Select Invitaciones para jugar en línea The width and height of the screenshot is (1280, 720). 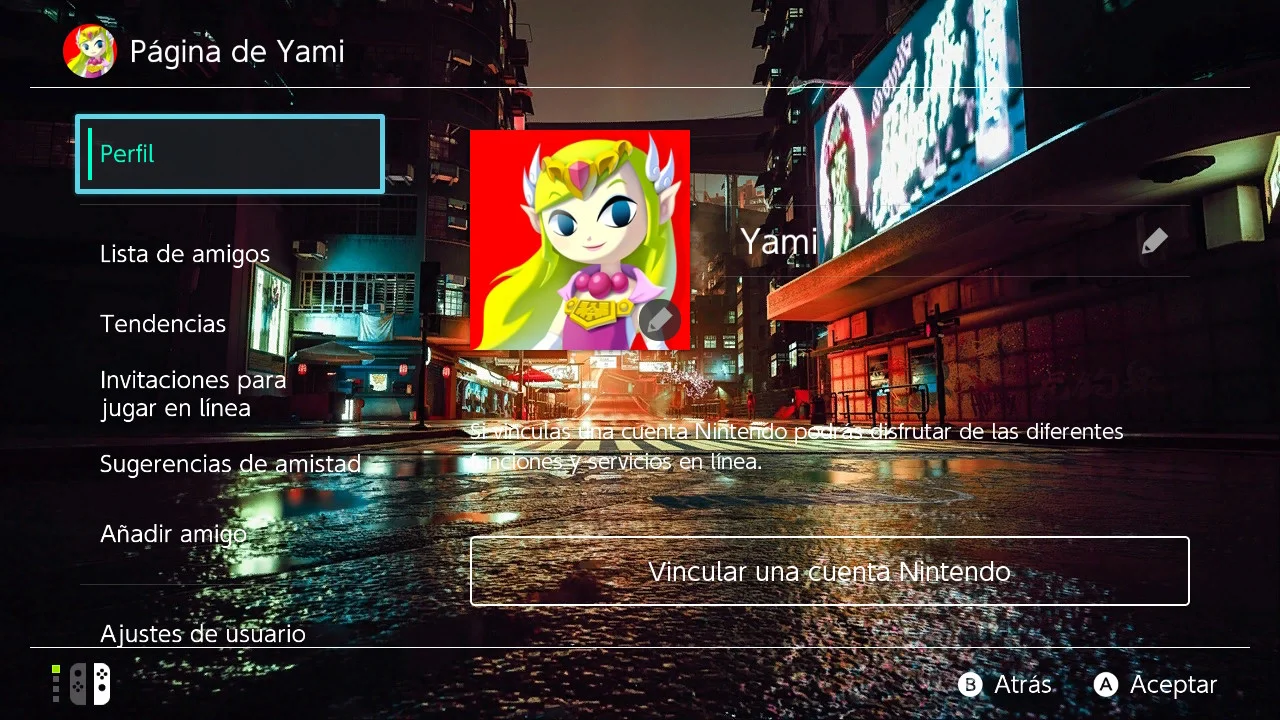tap(192, 394)
